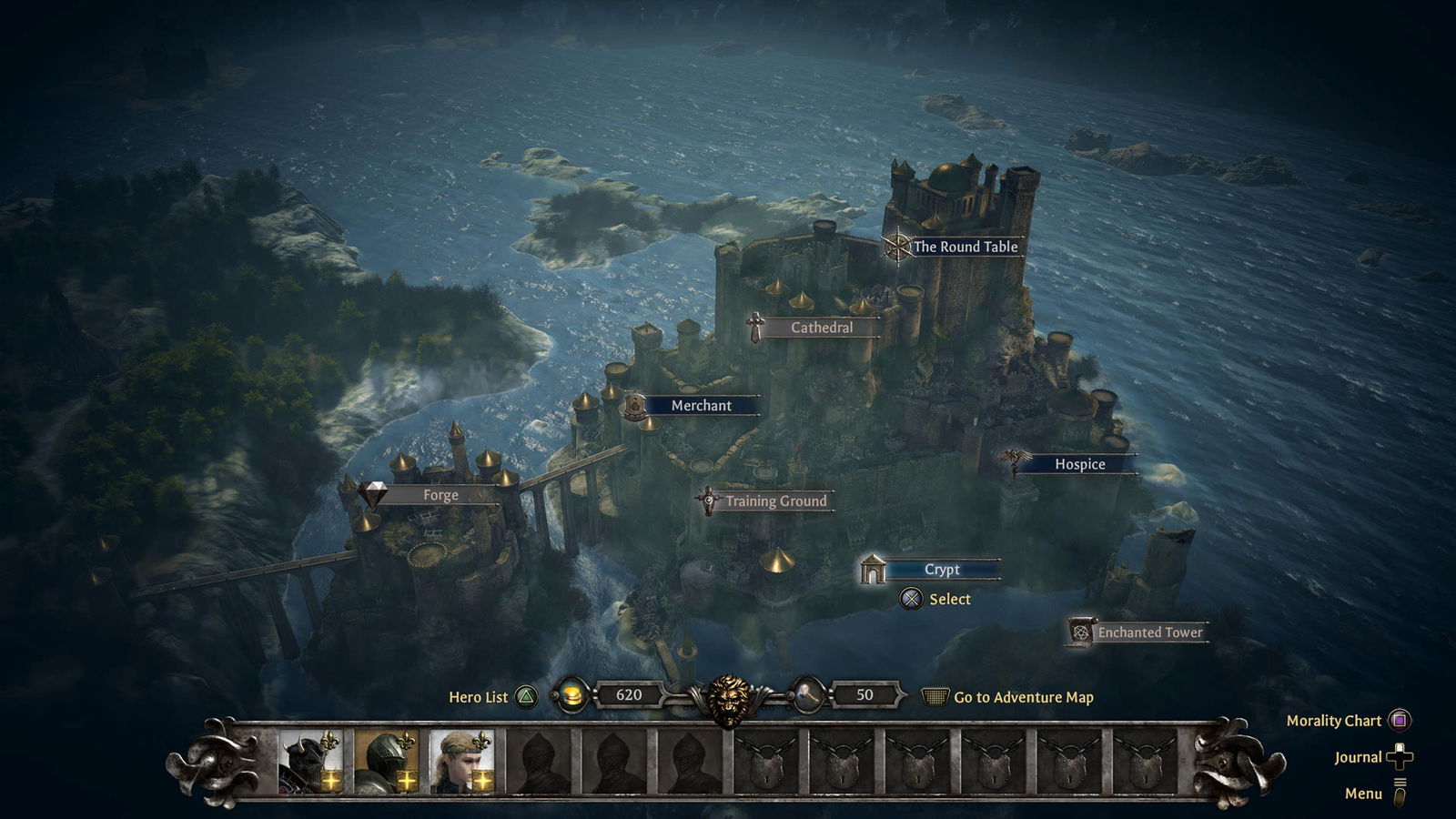Go to the Training Ground
Screen dimensions: 1456x819
click(775, 501)
